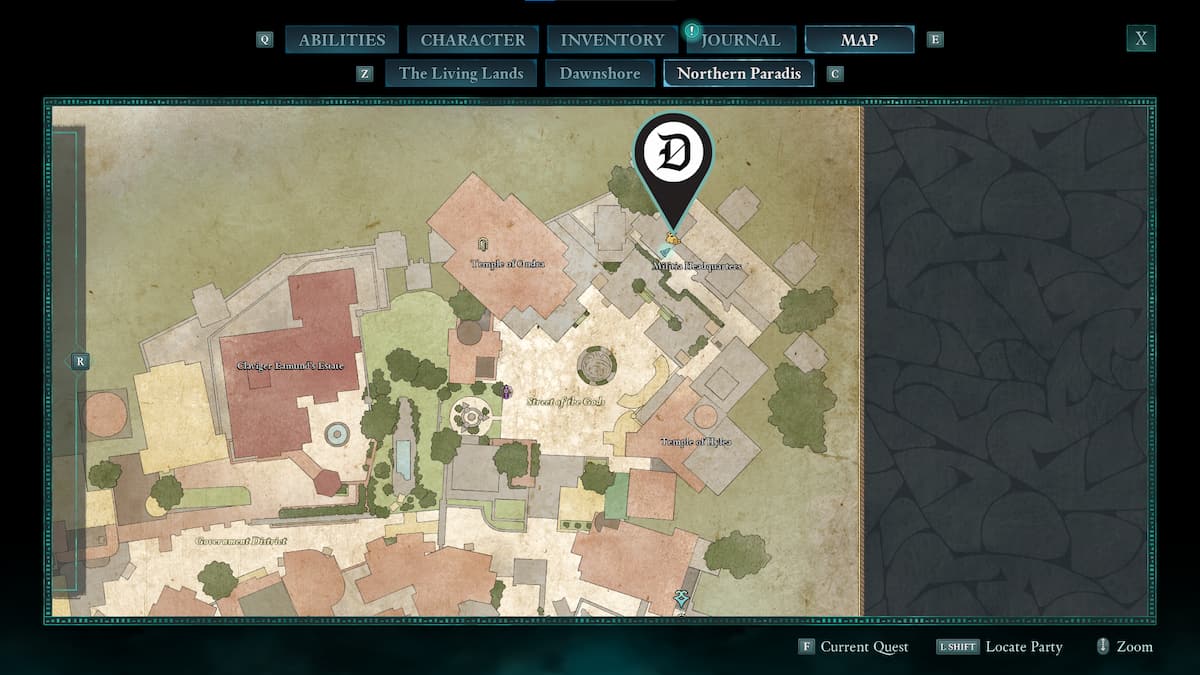Click the purple marker near Street of the Gods

tap(507, 391)
